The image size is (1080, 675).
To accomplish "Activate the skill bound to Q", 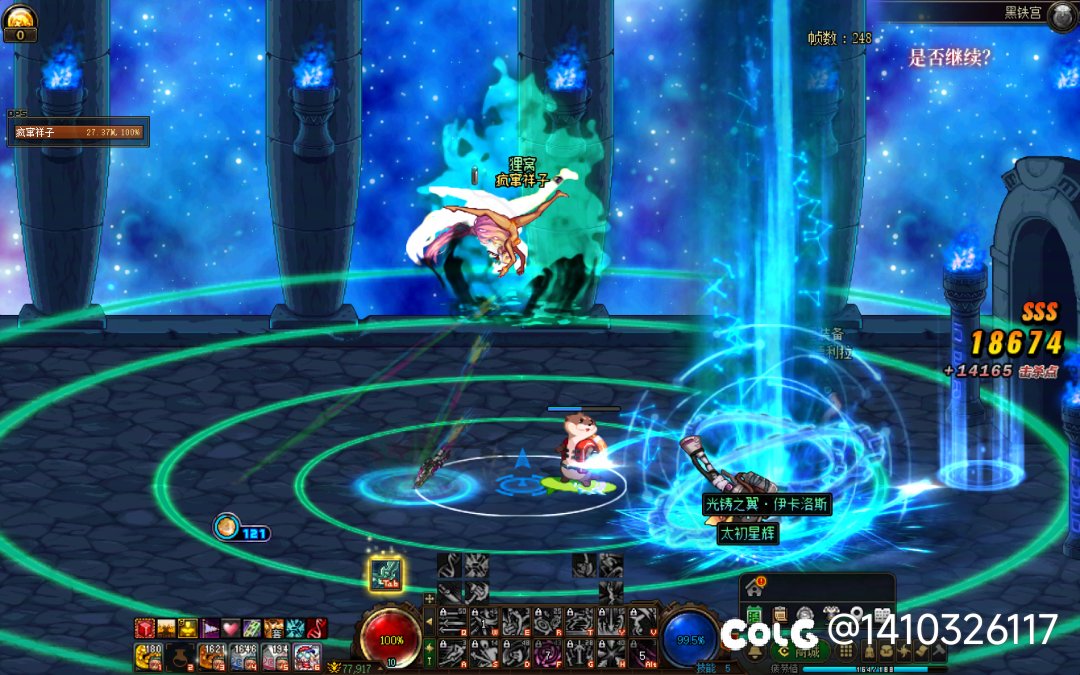I will click(452, 621).
